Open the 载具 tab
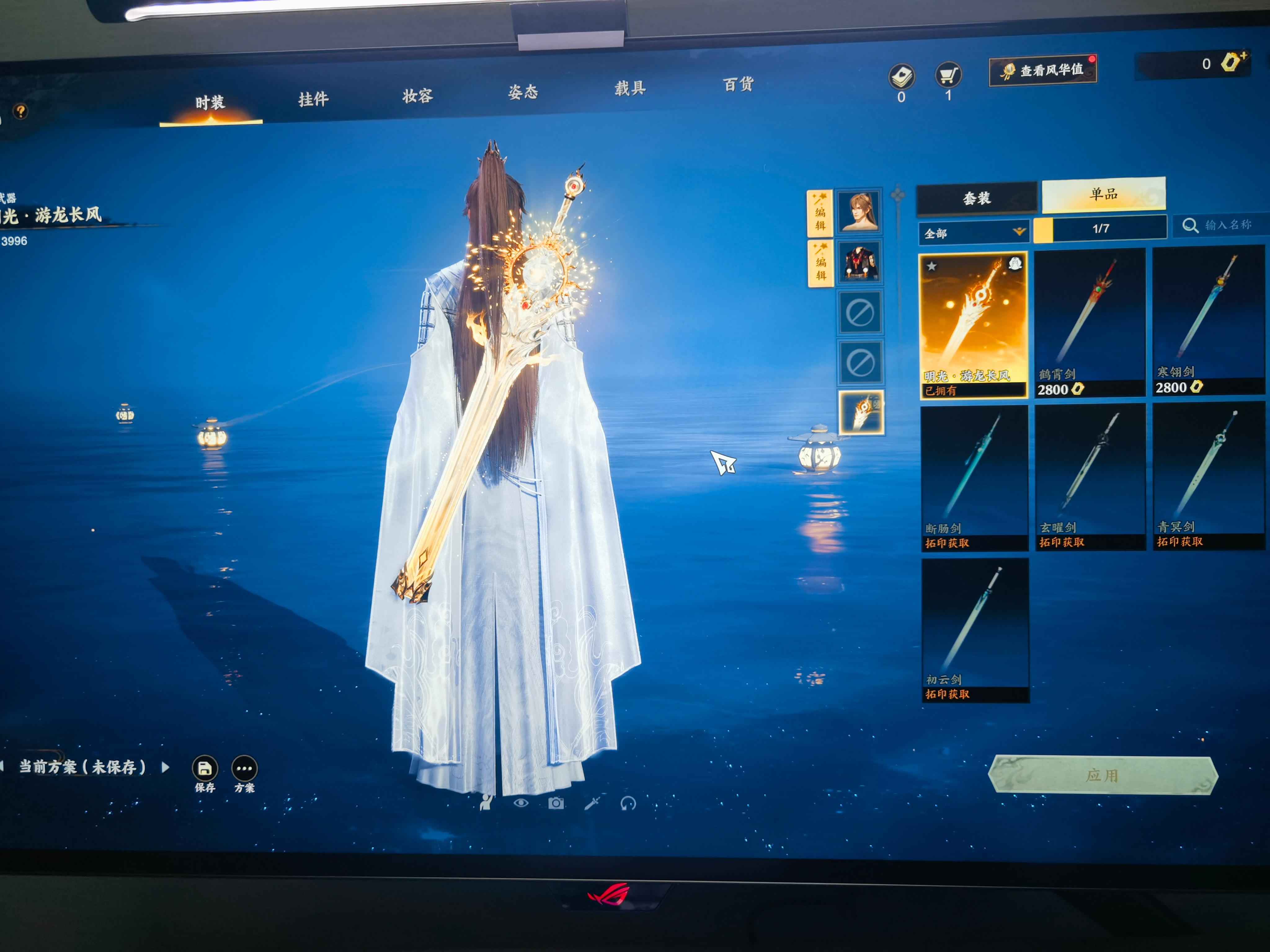Viewport: 1270px width, 952px height. coord(630,88)
